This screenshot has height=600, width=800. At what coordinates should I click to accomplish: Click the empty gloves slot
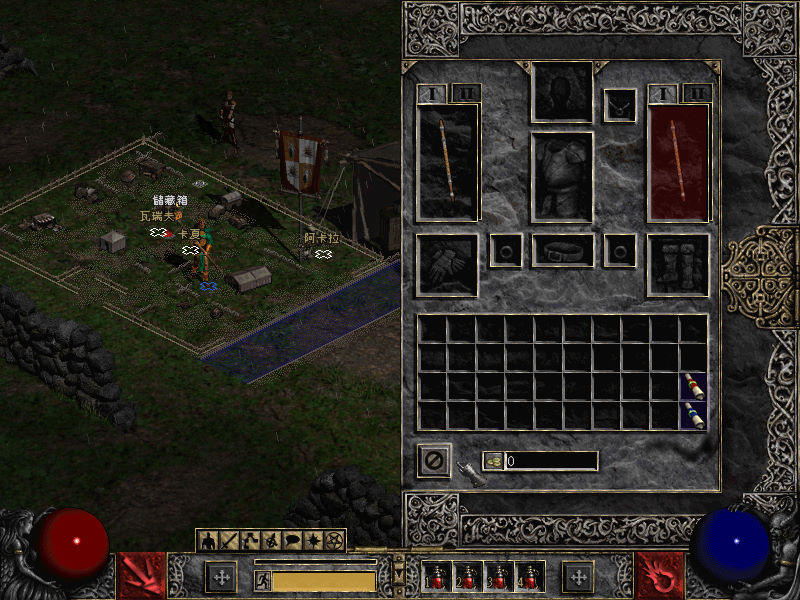[447, 265]
